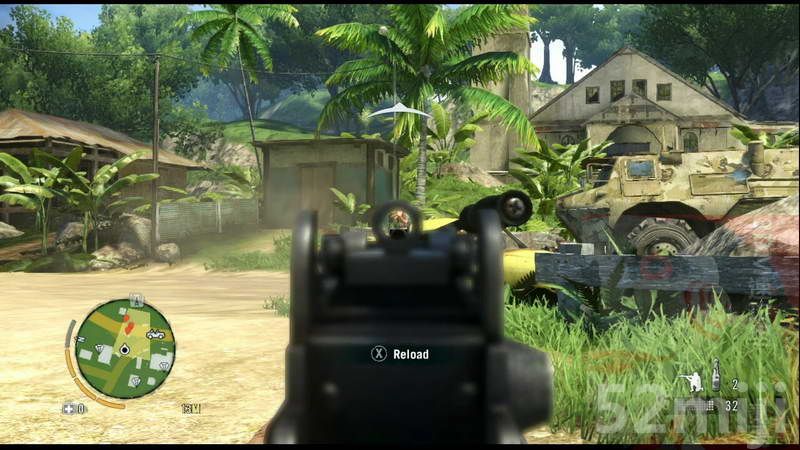Image resolution: width=800 pixels, height=450 pixels.
Task: Click the medical syringe icon under the minimap
Action: click(69, 408)
